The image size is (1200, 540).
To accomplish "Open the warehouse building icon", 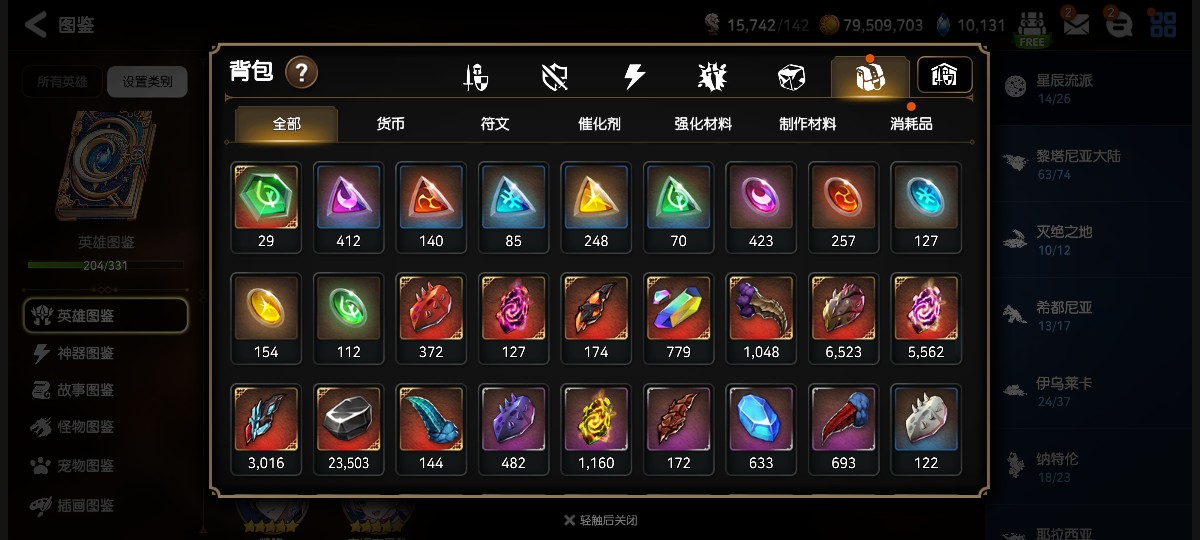I will [944, 75].
